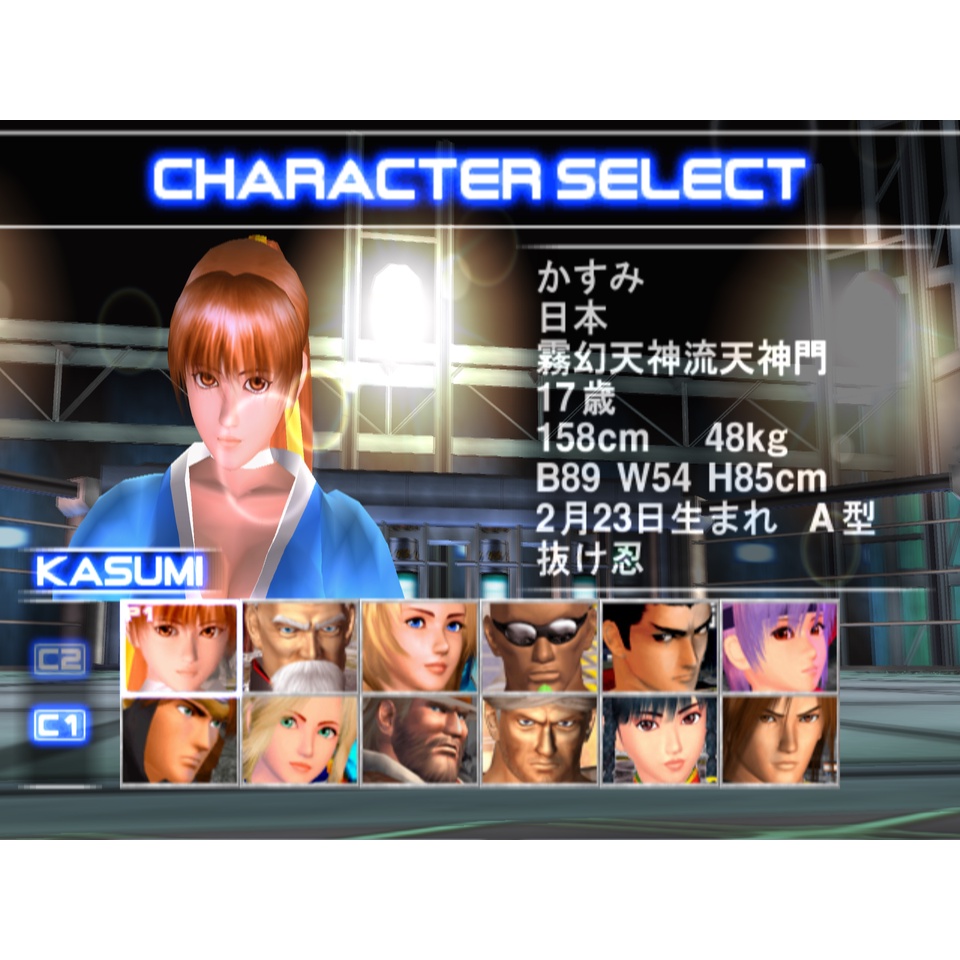The width and height of the screenshot is (960, 960).
Task: Select Kasumi's highlighted portrait tile
Action: (180, 647)
